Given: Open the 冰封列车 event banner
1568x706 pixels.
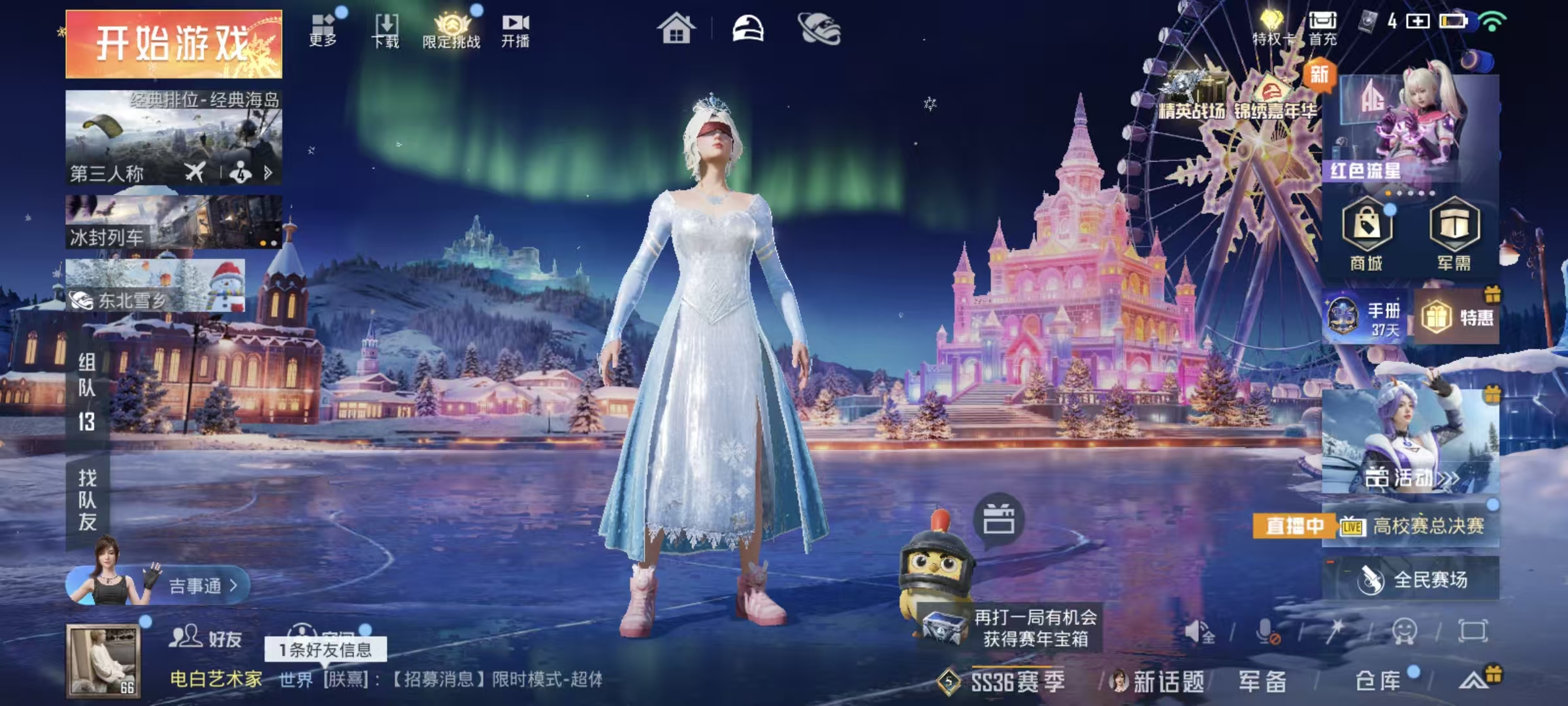Looking at the screenshot, I should click(174, 222).
